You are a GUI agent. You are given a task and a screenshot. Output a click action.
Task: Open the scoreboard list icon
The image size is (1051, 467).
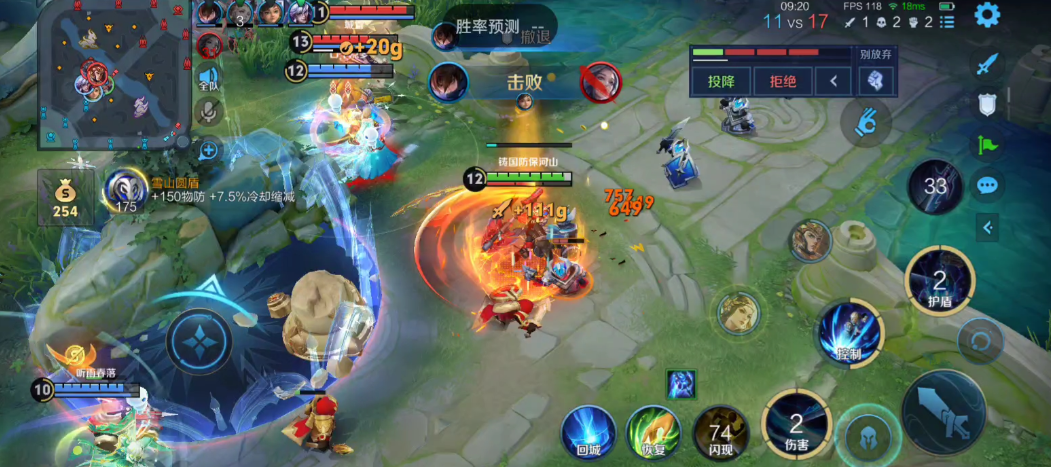point(947,21)
